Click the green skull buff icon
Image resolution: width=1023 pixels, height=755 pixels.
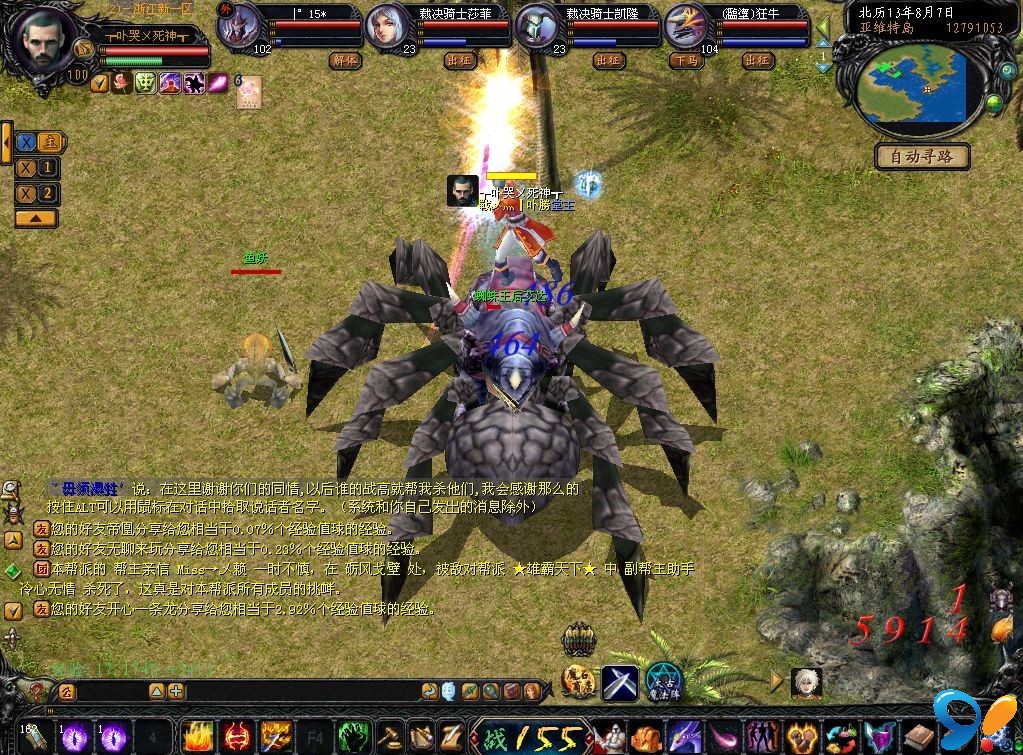pyautogui.click(x=145, y=83)
